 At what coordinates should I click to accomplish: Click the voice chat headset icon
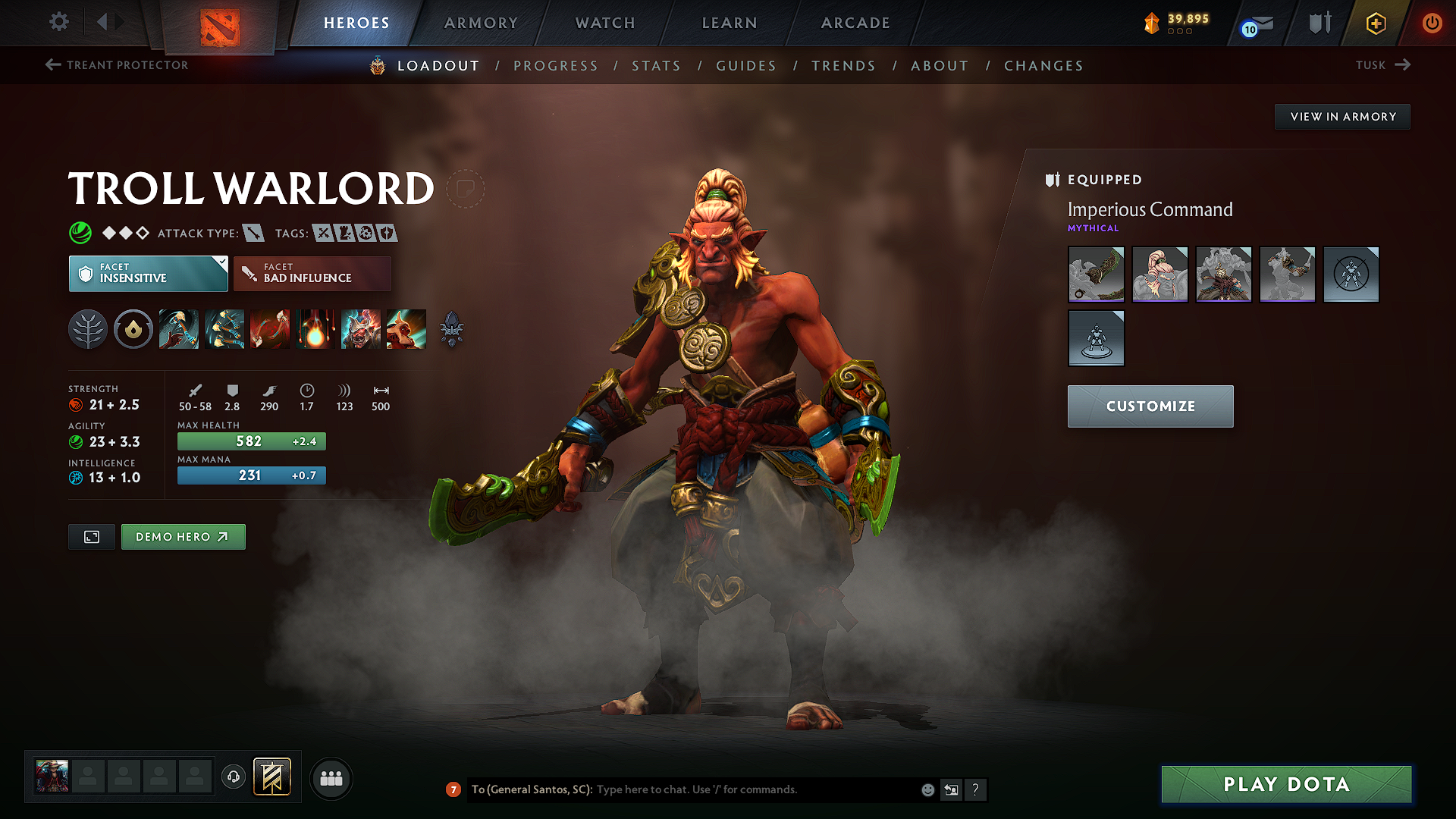(233, 777)
